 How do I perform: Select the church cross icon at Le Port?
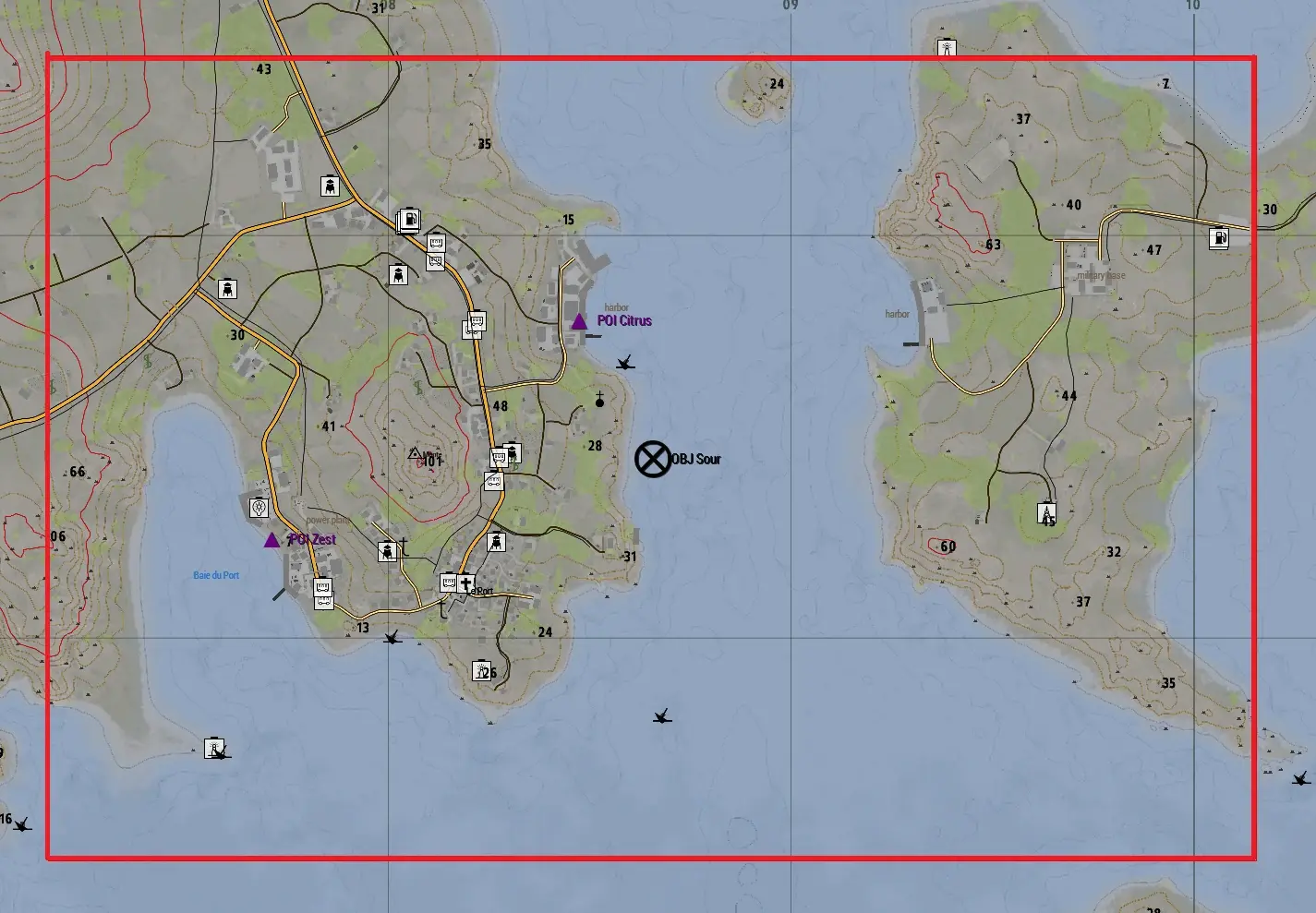465,582
